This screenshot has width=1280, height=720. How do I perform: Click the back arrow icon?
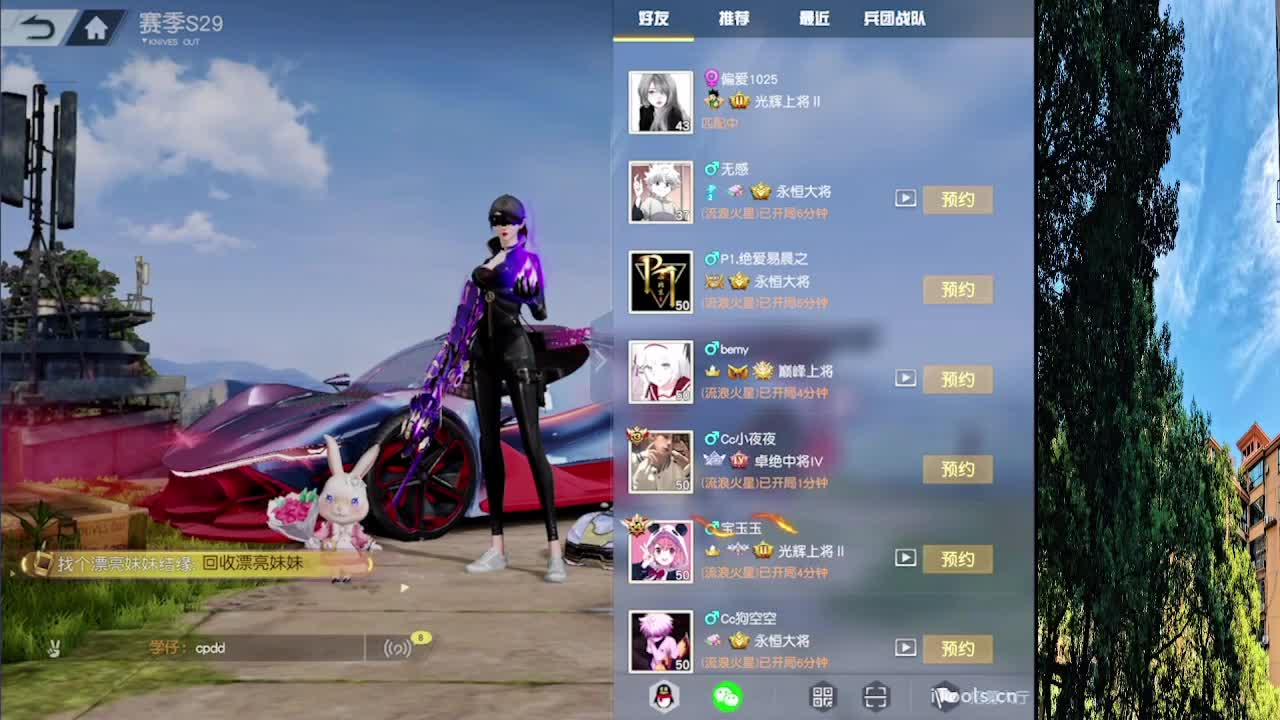(x=38, y=26)
